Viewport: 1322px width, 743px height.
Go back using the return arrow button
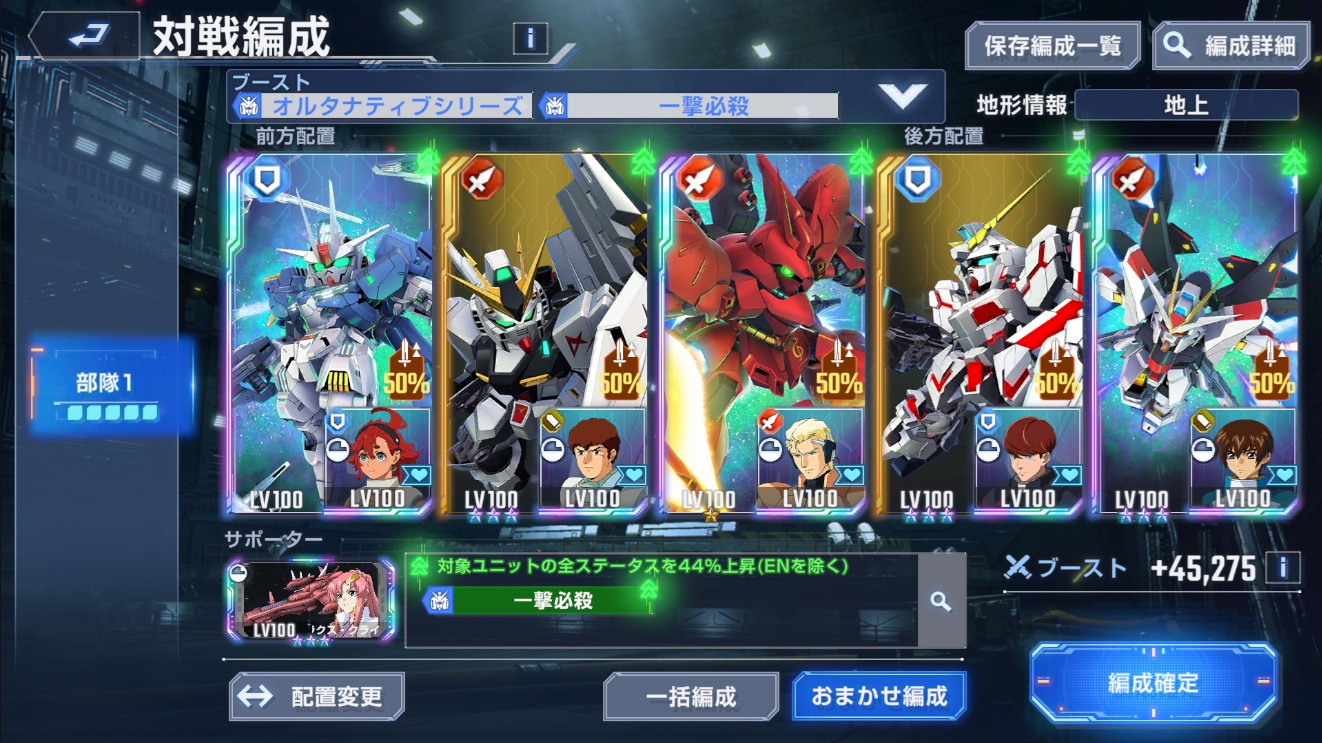point(83,37)
